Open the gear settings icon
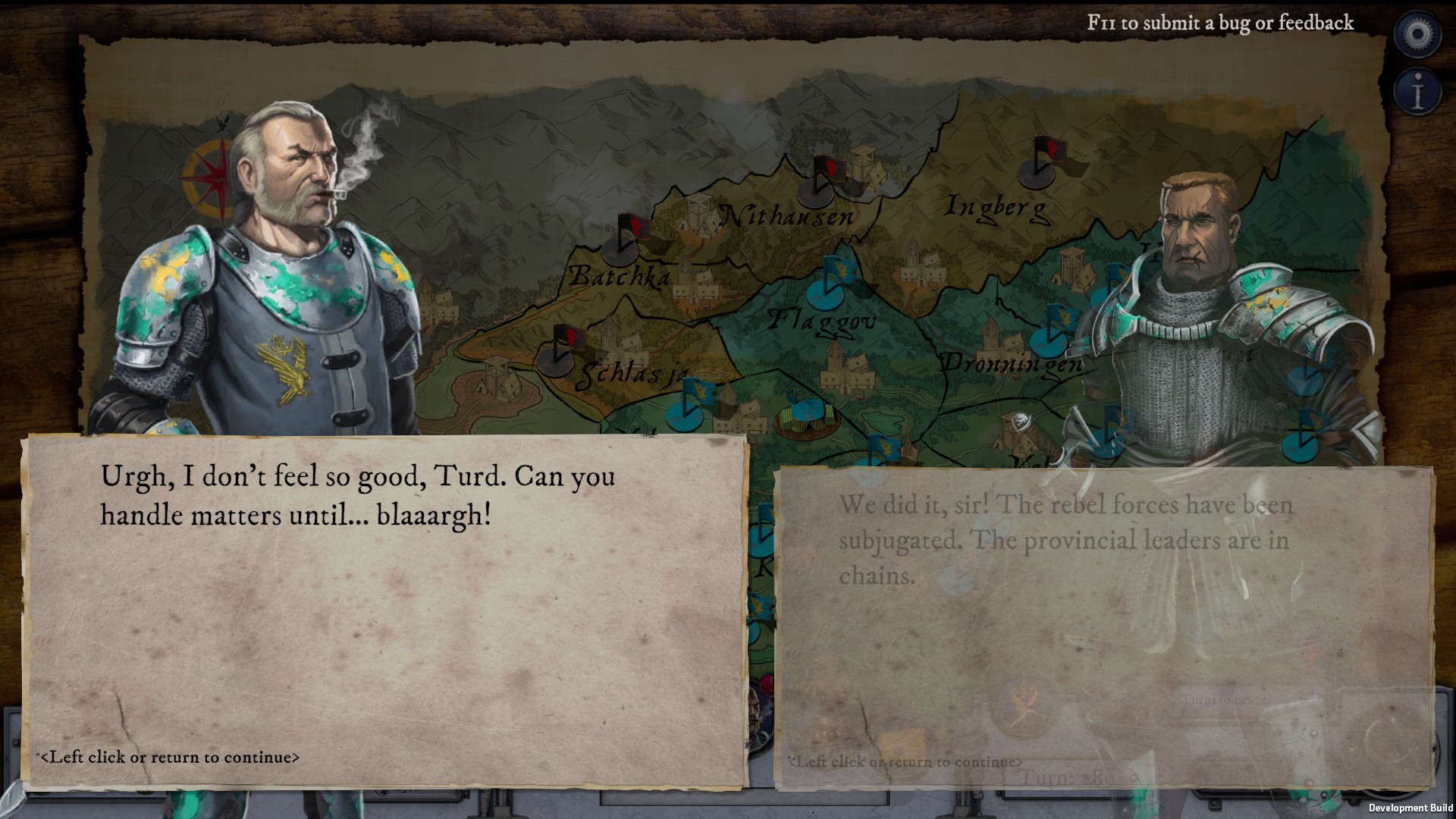Viewport: 1456px width, 819px height. 1417,34
